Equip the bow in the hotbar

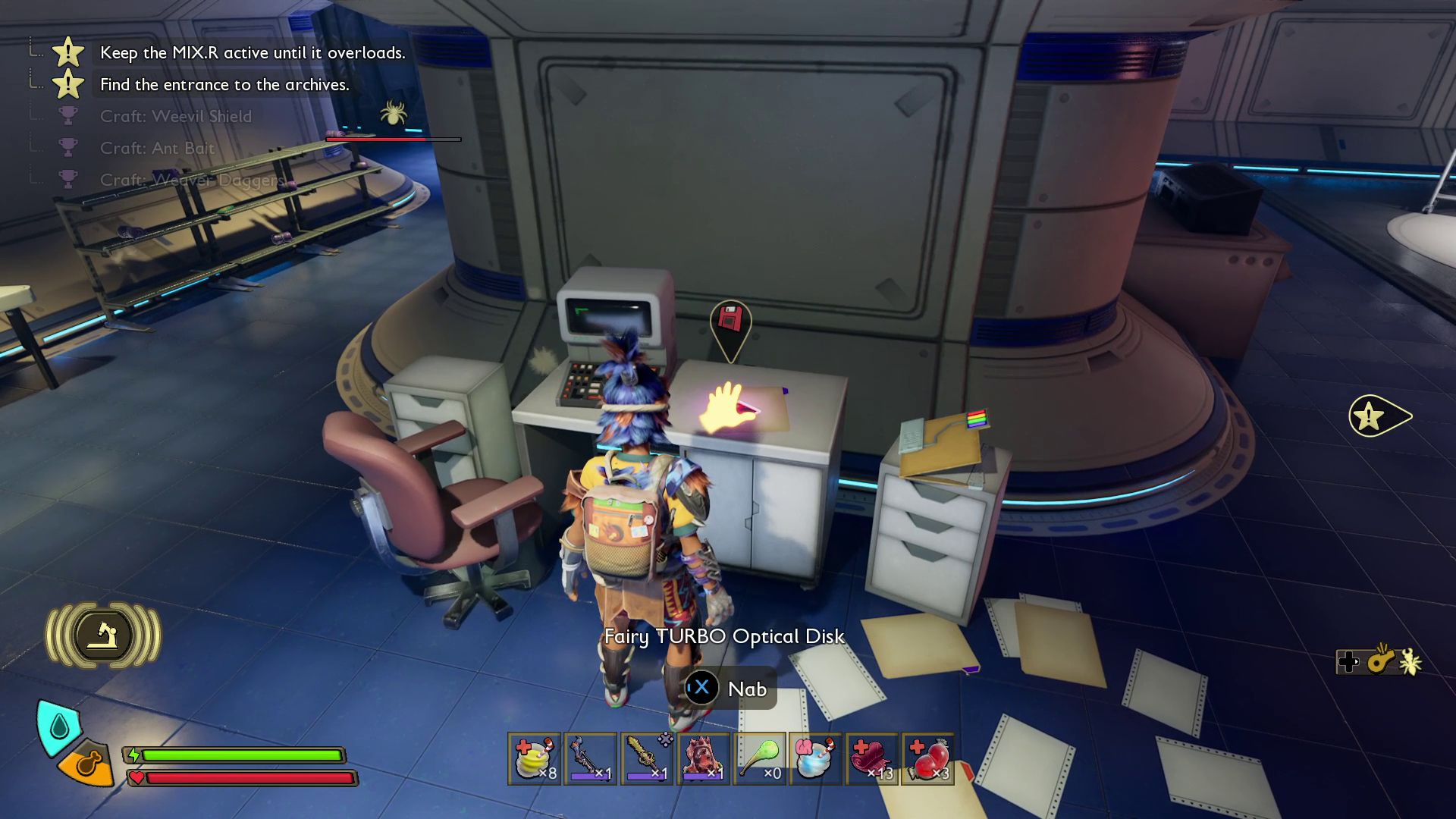pyautogui.click(x=591, y=758)
